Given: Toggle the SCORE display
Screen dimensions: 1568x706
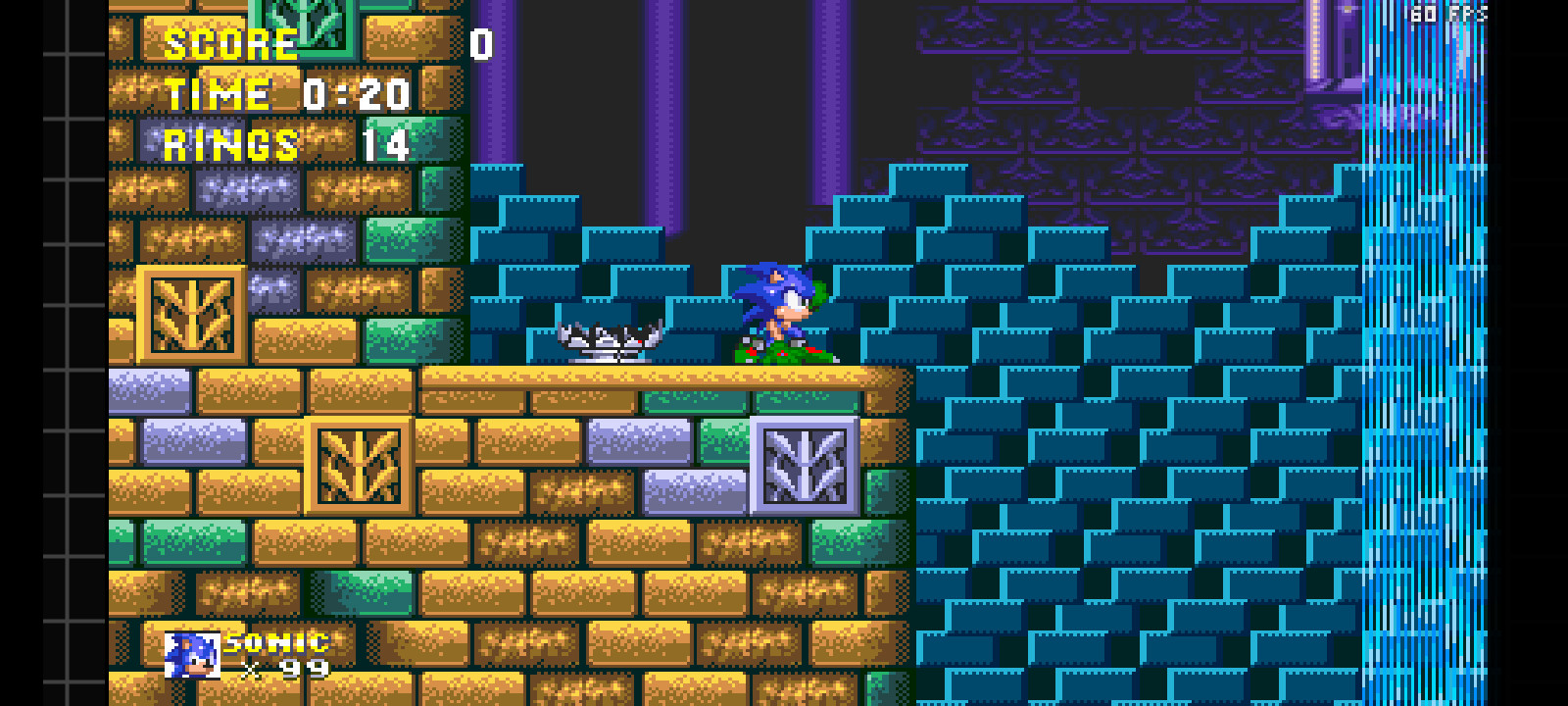Looking at the screenshot, I should coord(230,44).
